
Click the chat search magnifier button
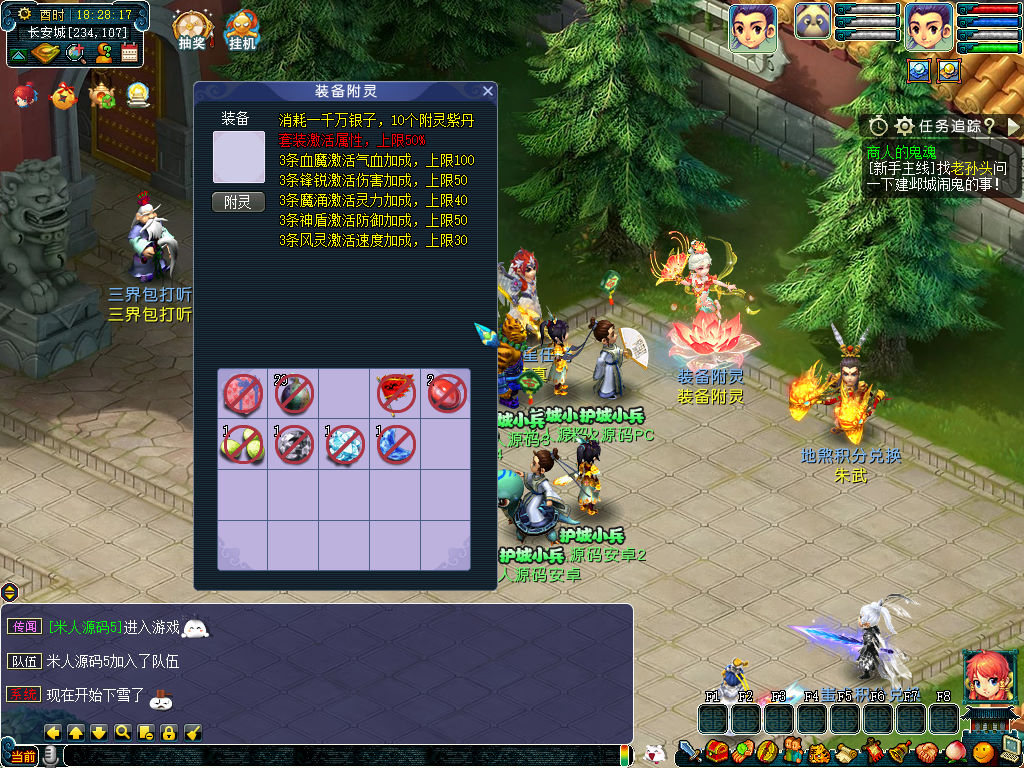(122, 732)
